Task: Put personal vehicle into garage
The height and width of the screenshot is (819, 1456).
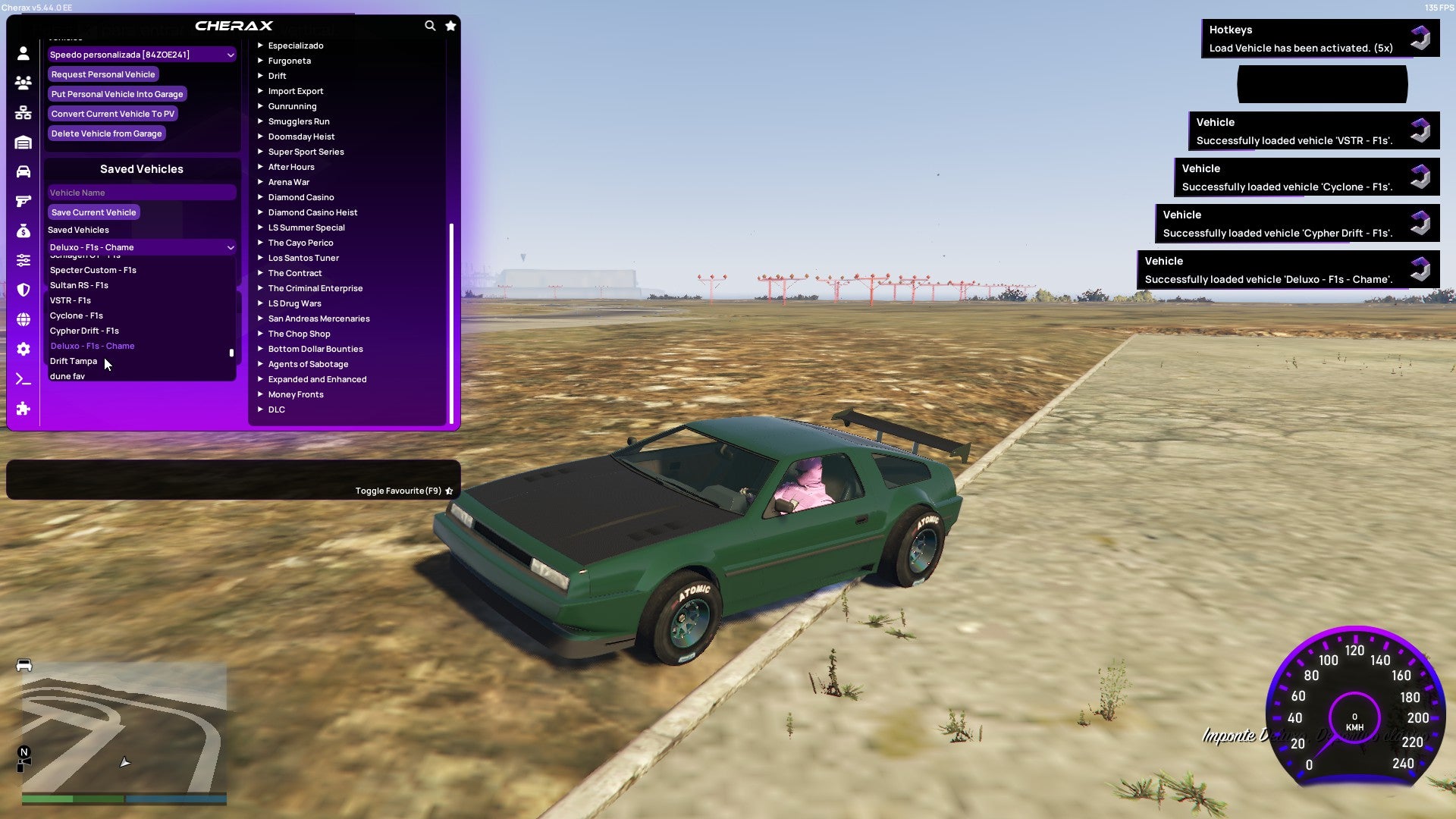Action: [x=117, y=94]
